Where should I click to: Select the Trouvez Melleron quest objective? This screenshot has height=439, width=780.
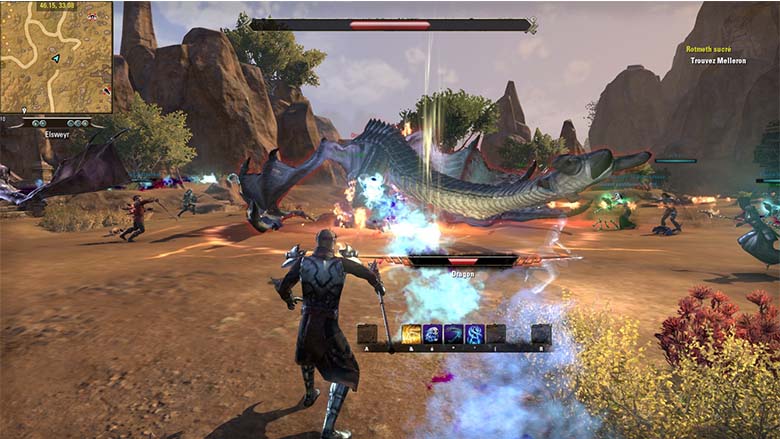(718, 60)
